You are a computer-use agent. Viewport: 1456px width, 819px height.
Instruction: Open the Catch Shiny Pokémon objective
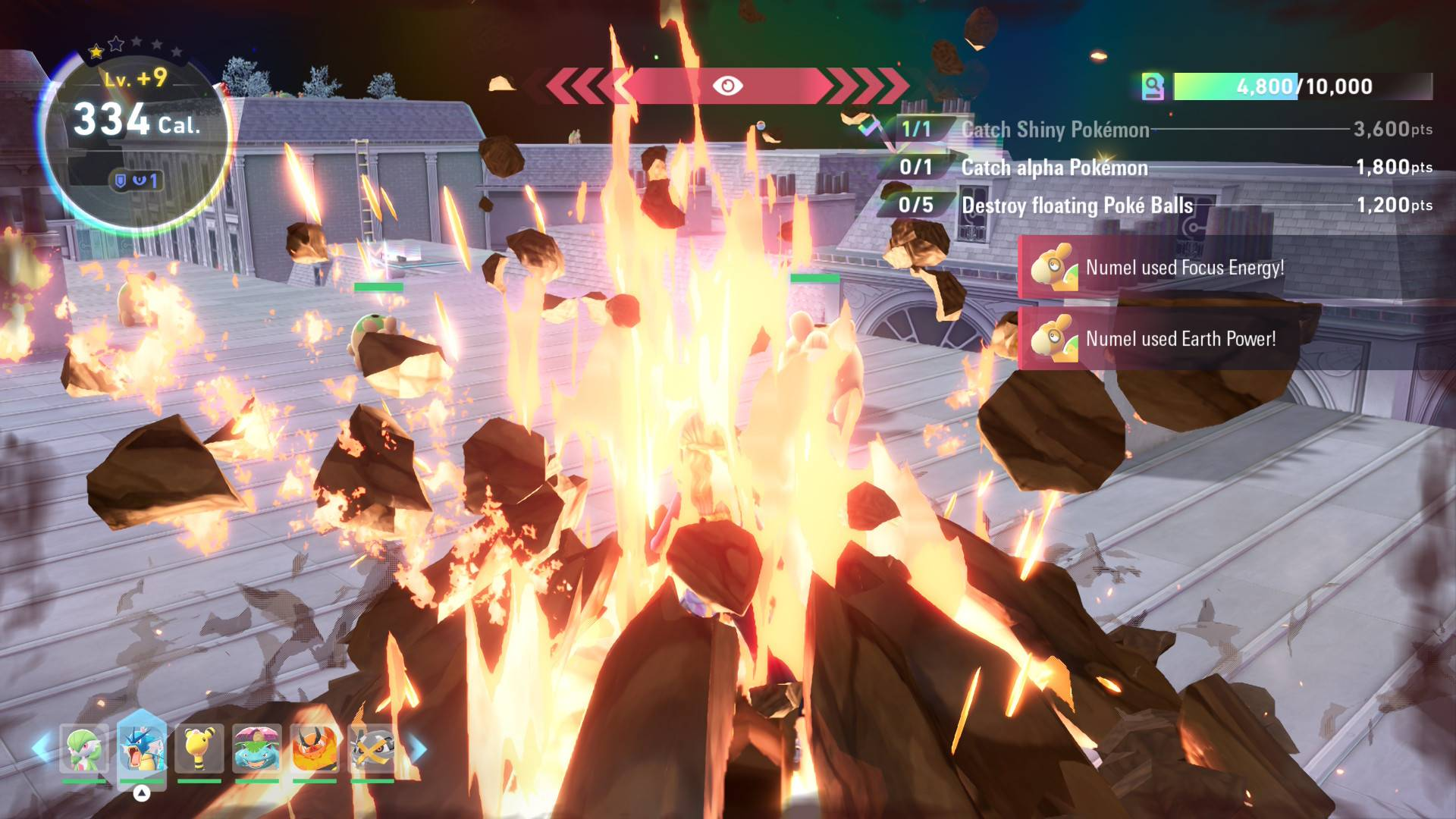point(1055,130)
